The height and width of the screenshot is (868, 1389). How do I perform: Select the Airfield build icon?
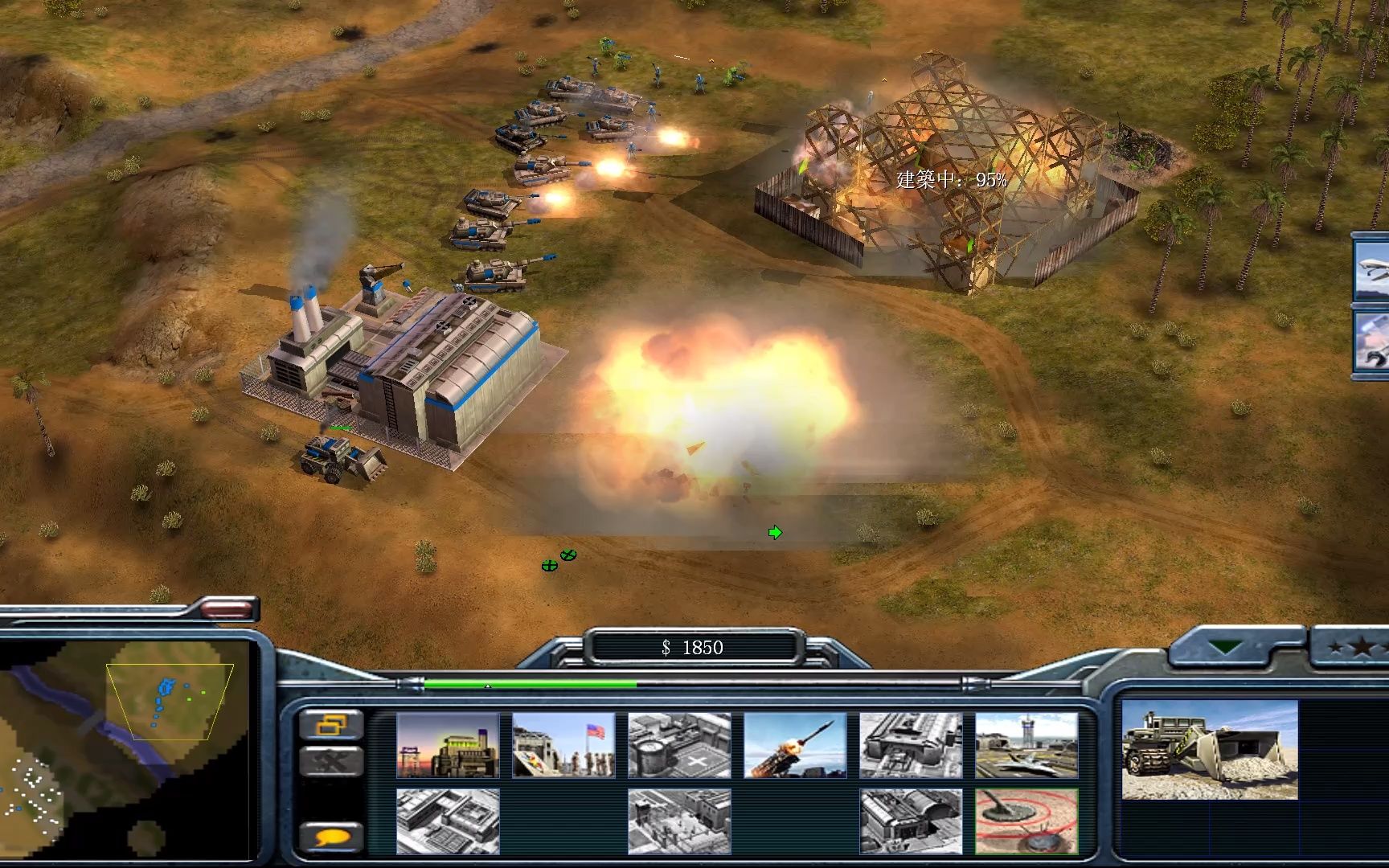1026,745
